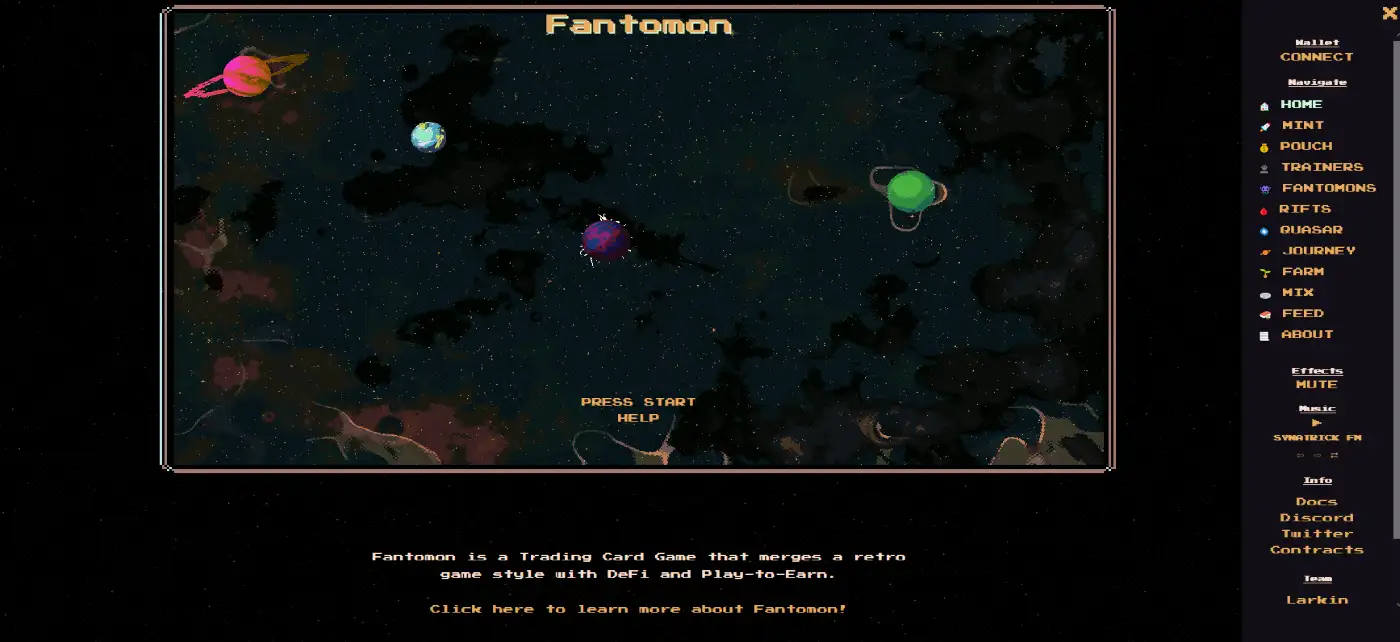Open the Quasar page
The height and width of the screenshot is (642, 1400).
(1310, 230)
